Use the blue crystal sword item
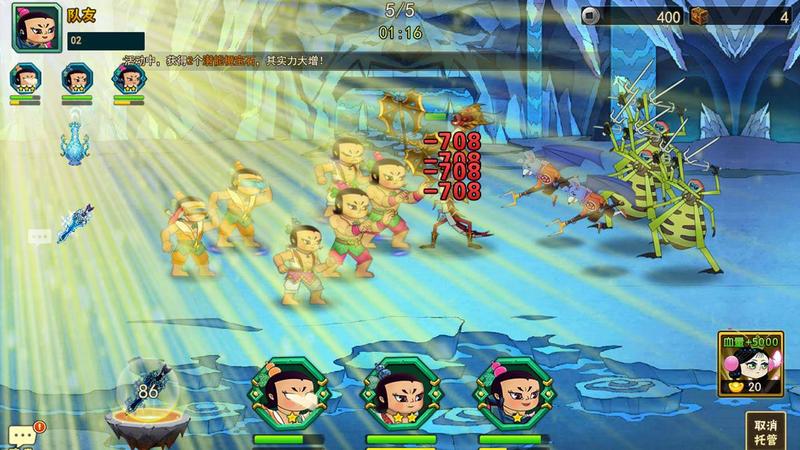Screen dimensions: 800x450 (x=75, y=223)
